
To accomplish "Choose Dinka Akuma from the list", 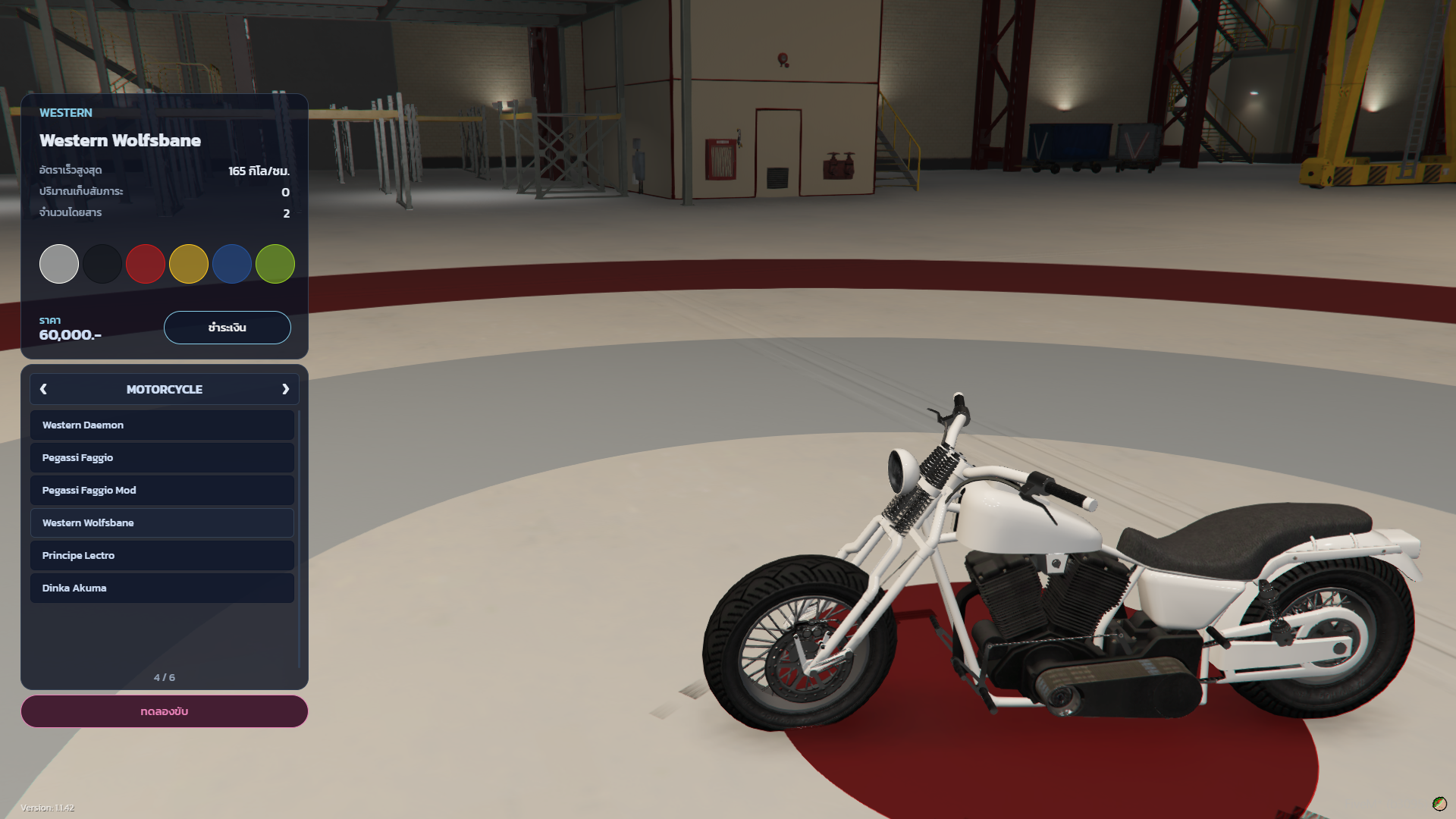I will (x=162, y=588).
